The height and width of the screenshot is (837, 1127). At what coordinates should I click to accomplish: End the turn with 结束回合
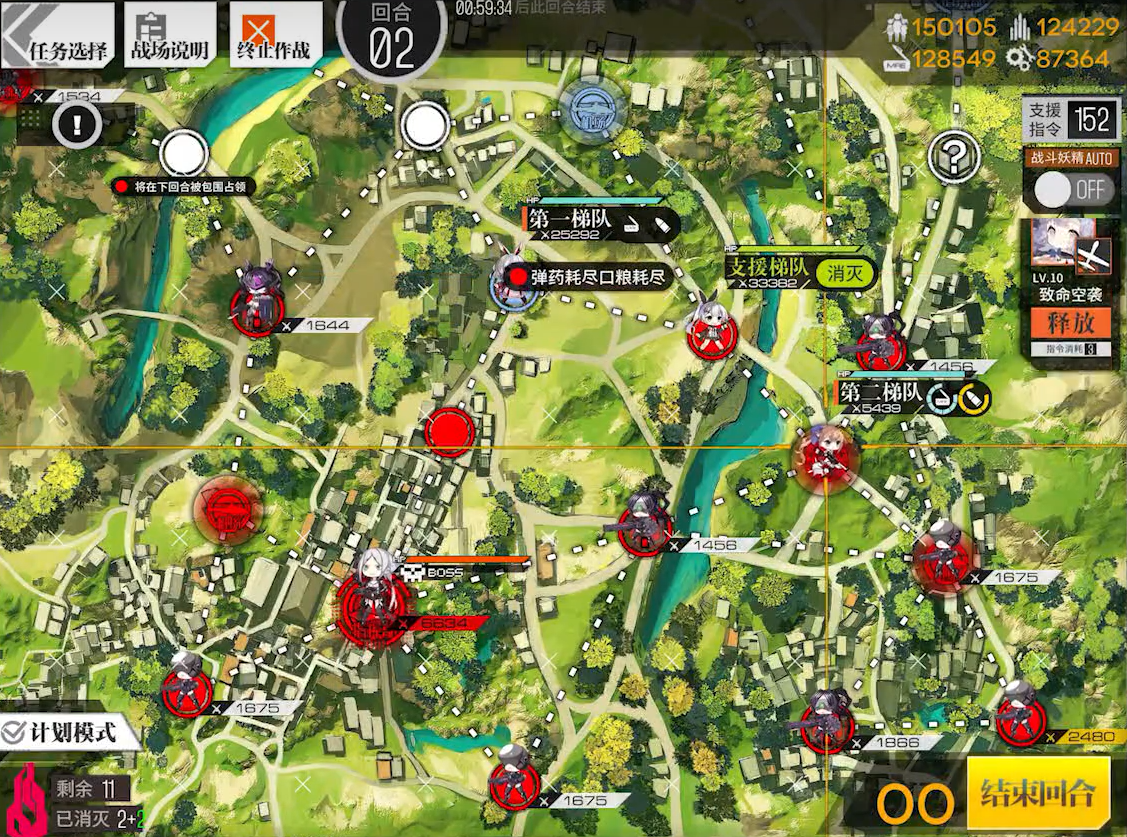point(1039,794)
